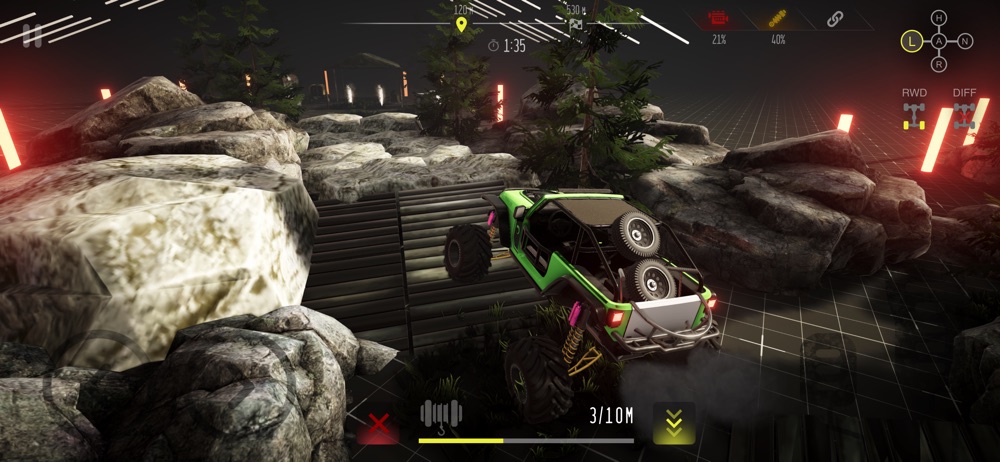Check the yellow suspension damage icon

[x=778, y=19]
